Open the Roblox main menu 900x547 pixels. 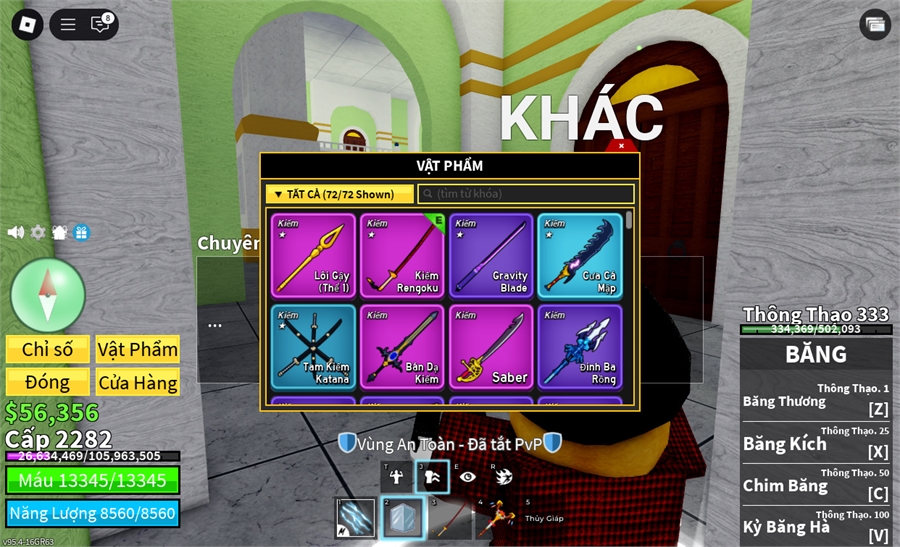coord(27,25)
